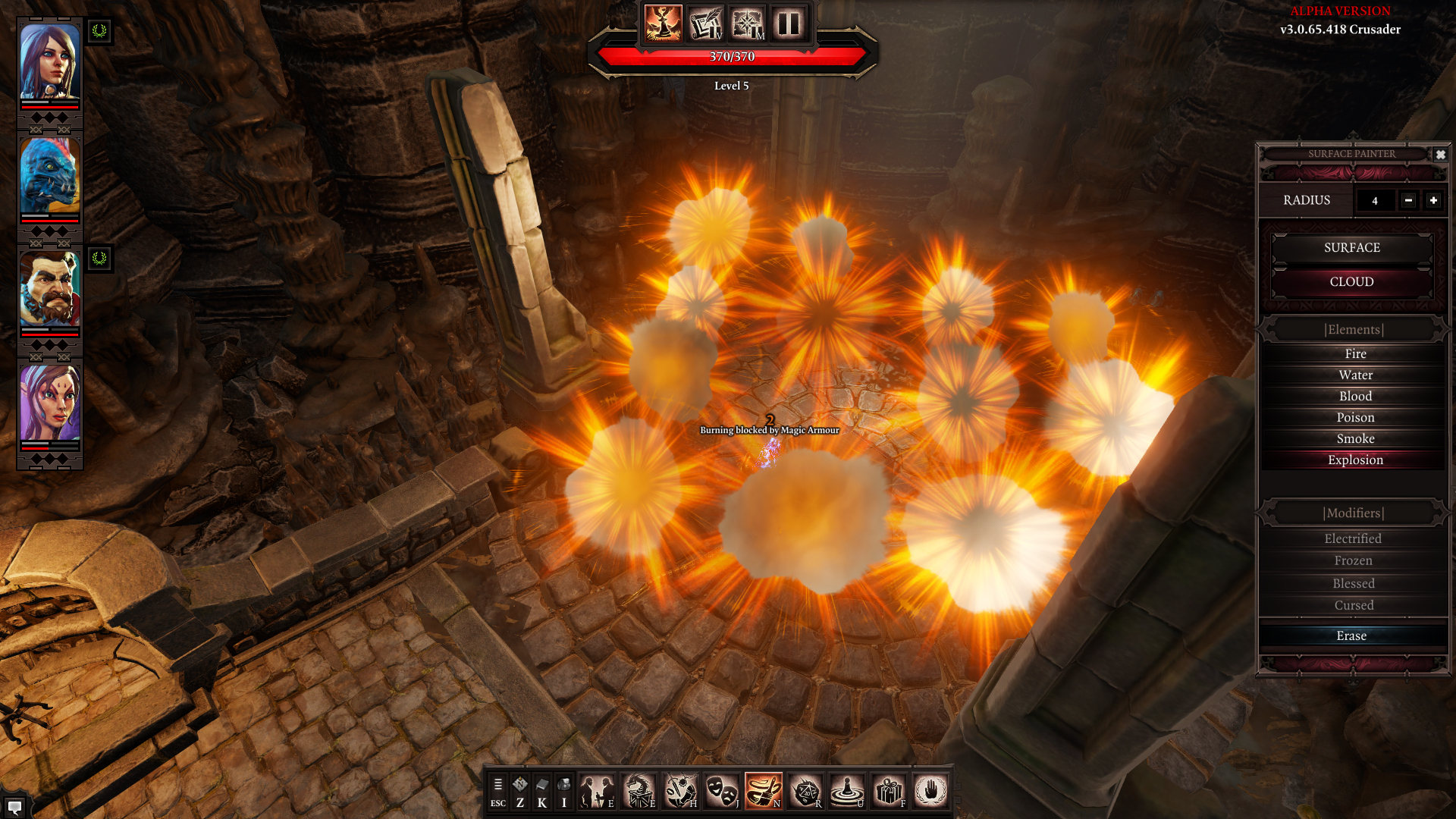
Task: Choose the Explosion element
Action: click(x=1355, y=460)
